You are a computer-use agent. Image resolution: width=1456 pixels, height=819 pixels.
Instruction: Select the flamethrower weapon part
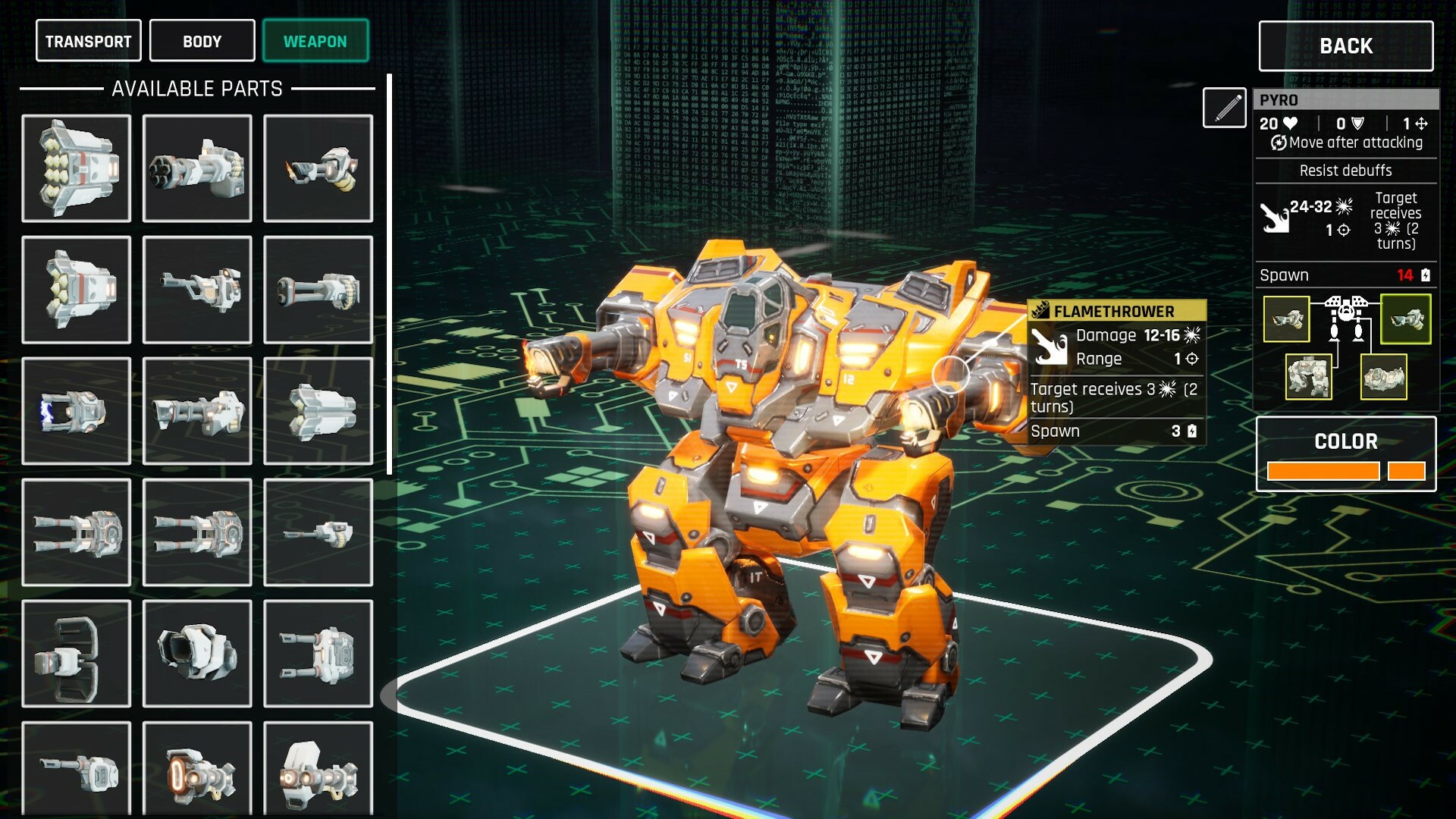pyautogui.click(x=317, y=167)
